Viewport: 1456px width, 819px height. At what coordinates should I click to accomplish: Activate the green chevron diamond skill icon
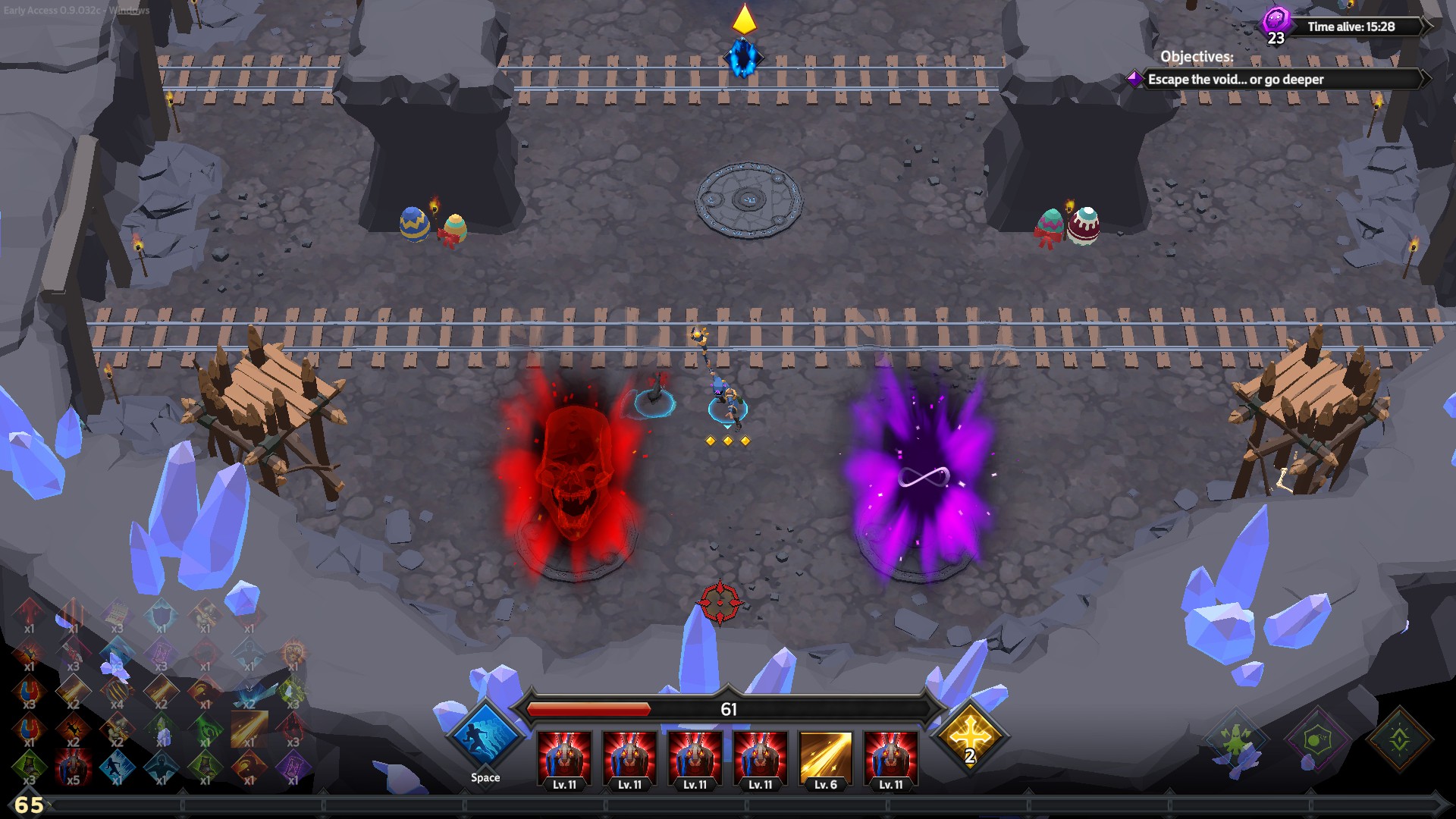[x=1399, y=739]
